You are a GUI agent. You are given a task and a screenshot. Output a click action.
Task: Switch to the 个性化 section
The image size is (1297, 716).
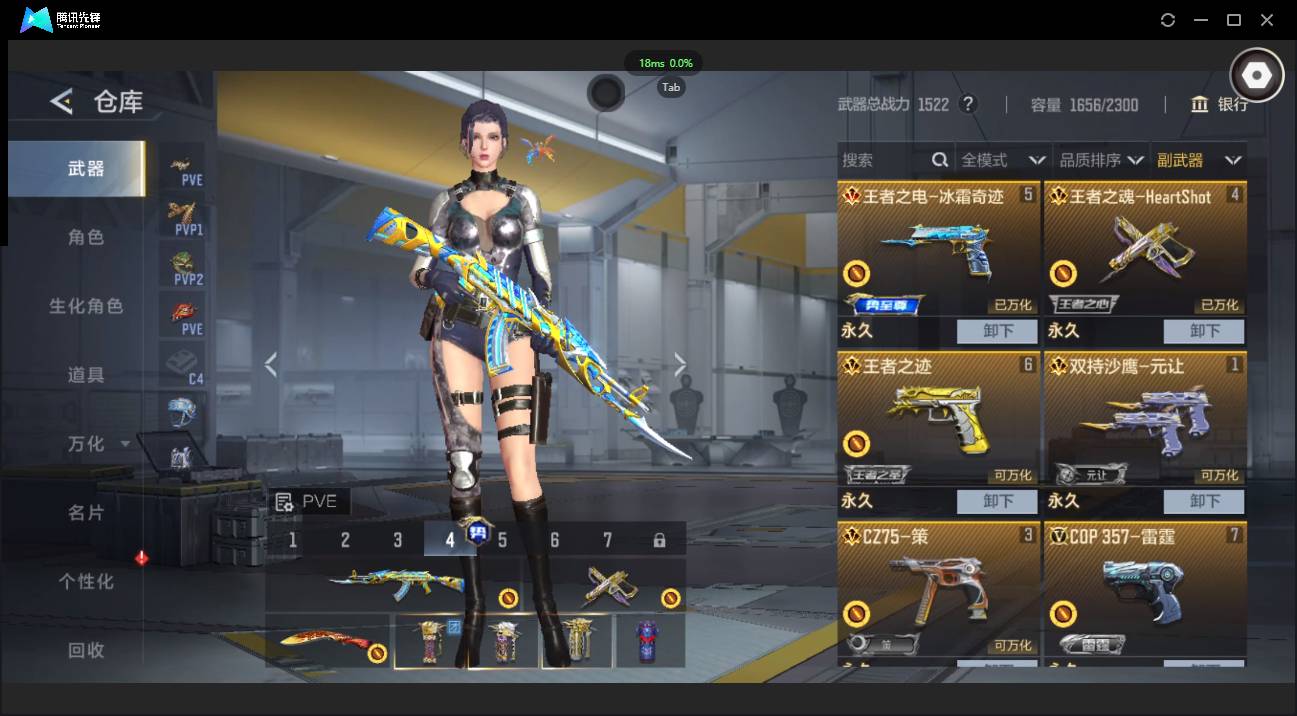pyautogui.click(x=86, y=581)
